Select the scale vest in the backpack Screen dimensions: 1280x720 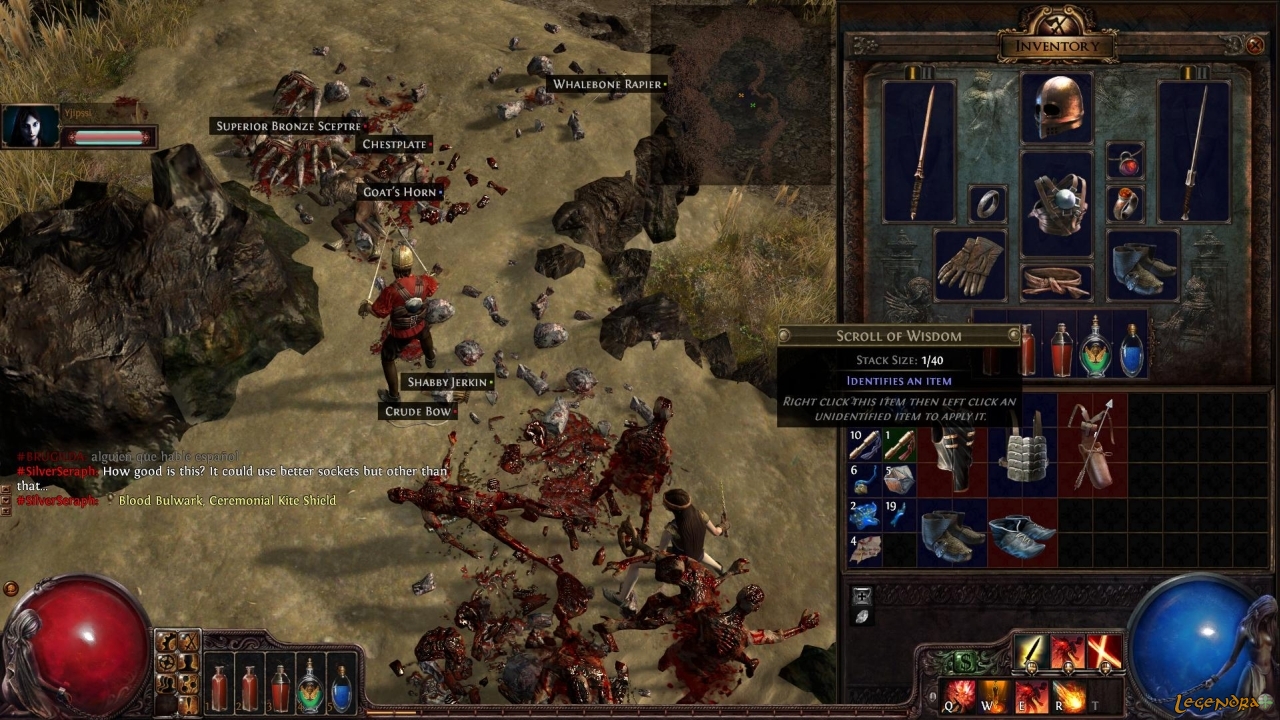1023,462
